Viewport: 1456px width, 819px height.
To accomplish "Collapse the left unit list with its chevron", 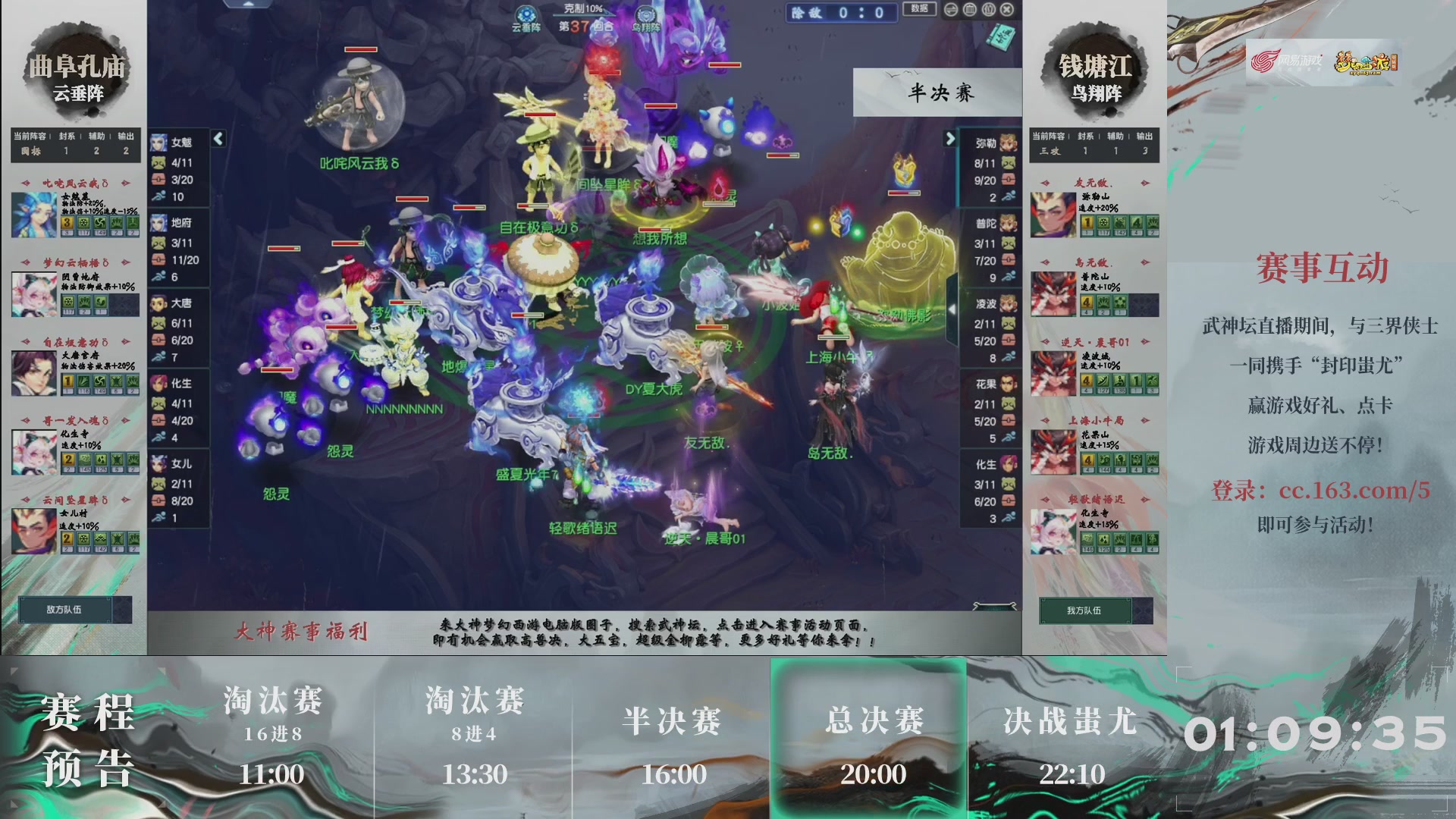I will coord(218,139).
